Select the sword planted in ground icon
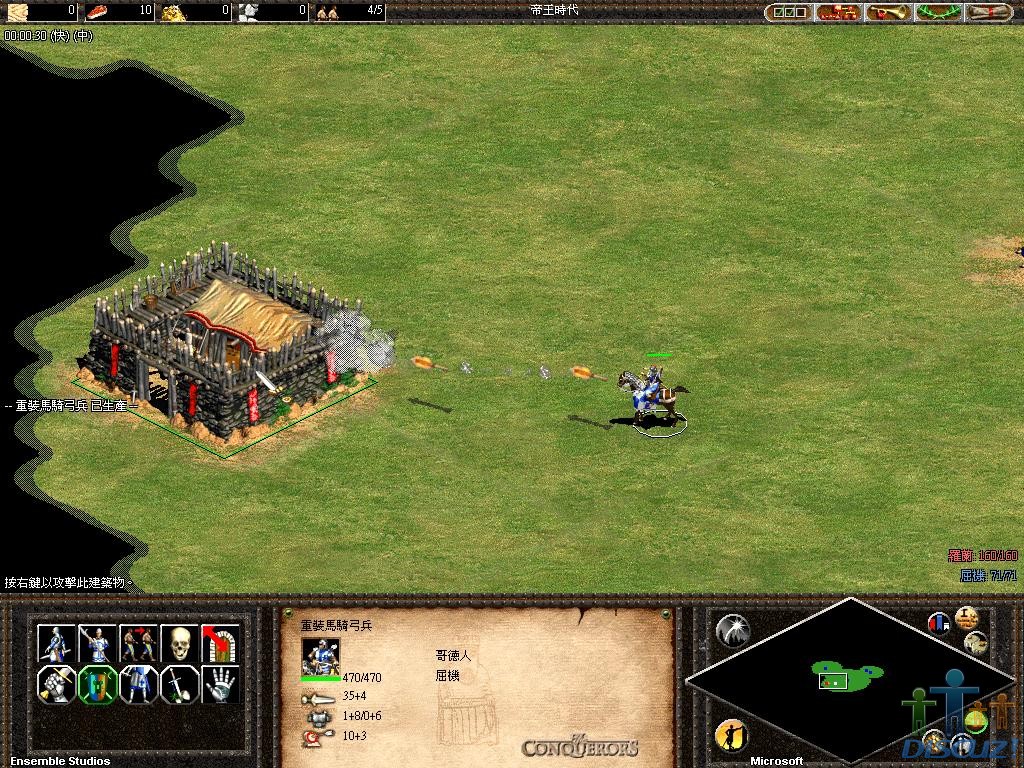This screenshot has width=1024, height=768. (x=179, y=685)
